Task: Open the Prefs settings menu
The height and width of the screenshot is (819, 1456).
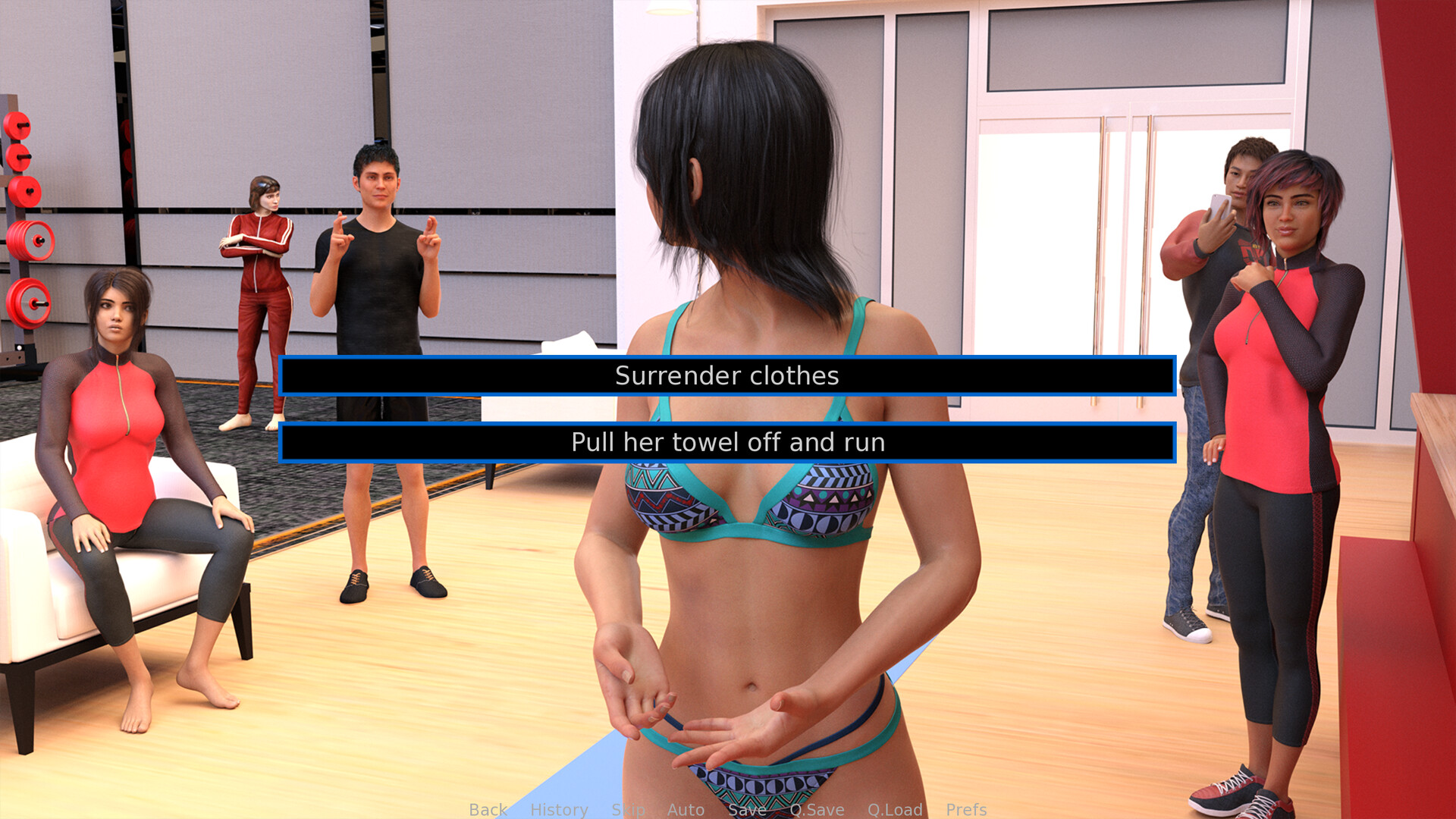Action: point(967,809)
